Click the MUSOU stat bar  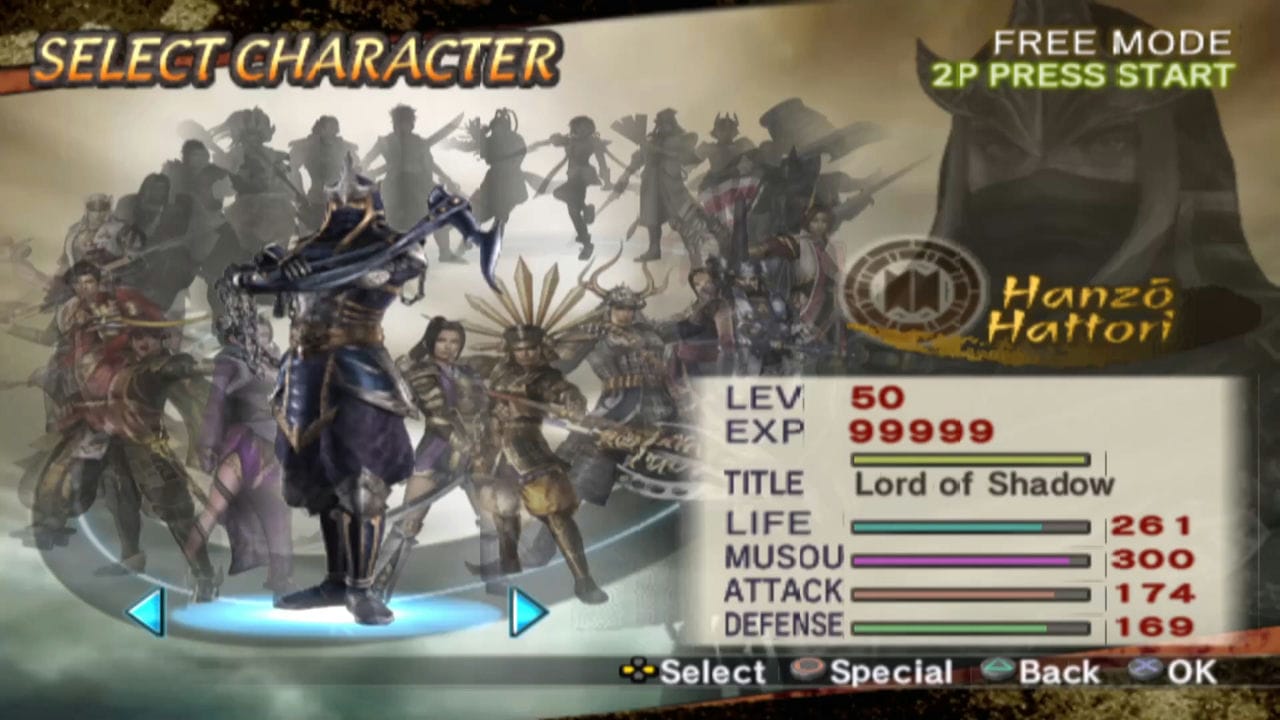pos(970,559)
